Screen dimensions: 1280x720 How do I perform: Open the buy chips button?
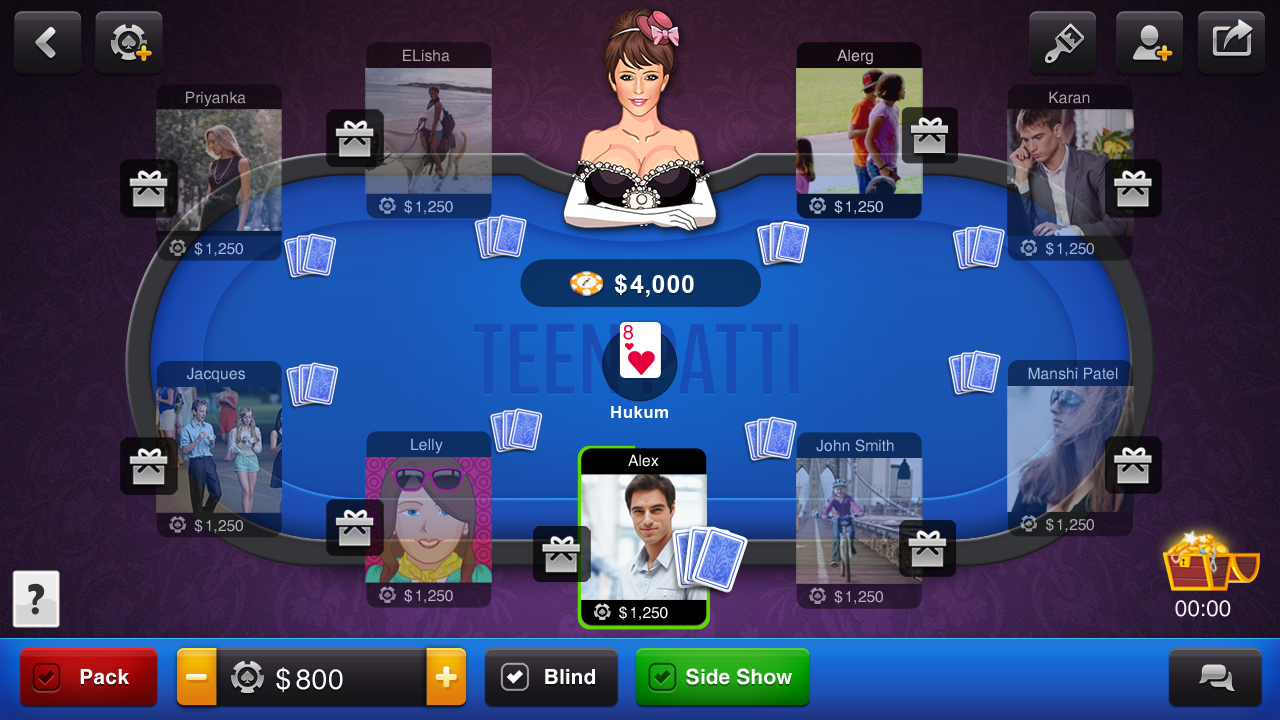(x=129, y=42)
